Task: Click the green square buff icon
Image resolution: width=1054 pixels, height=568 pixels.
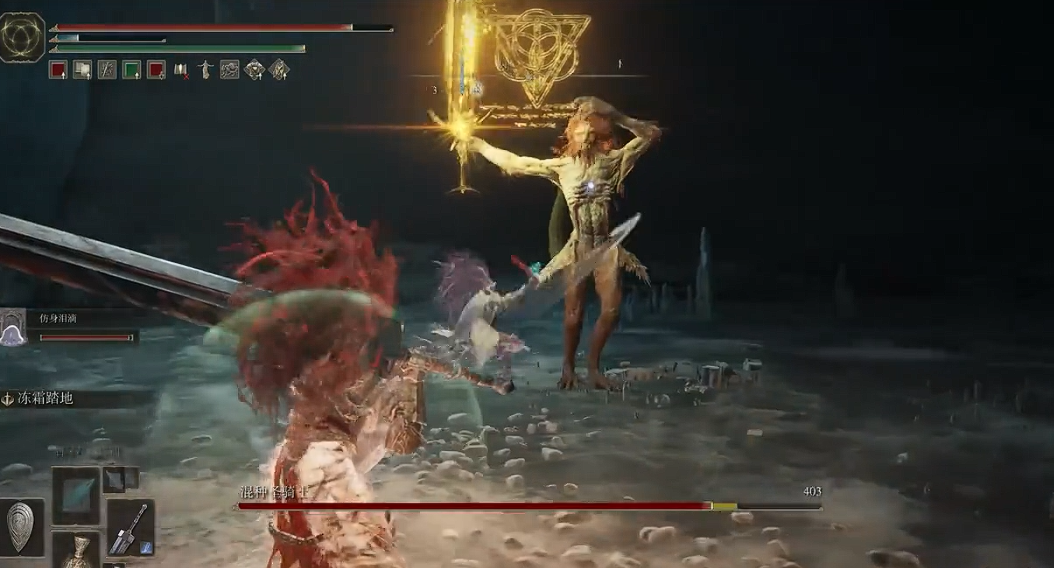Action: click(131, 70)
